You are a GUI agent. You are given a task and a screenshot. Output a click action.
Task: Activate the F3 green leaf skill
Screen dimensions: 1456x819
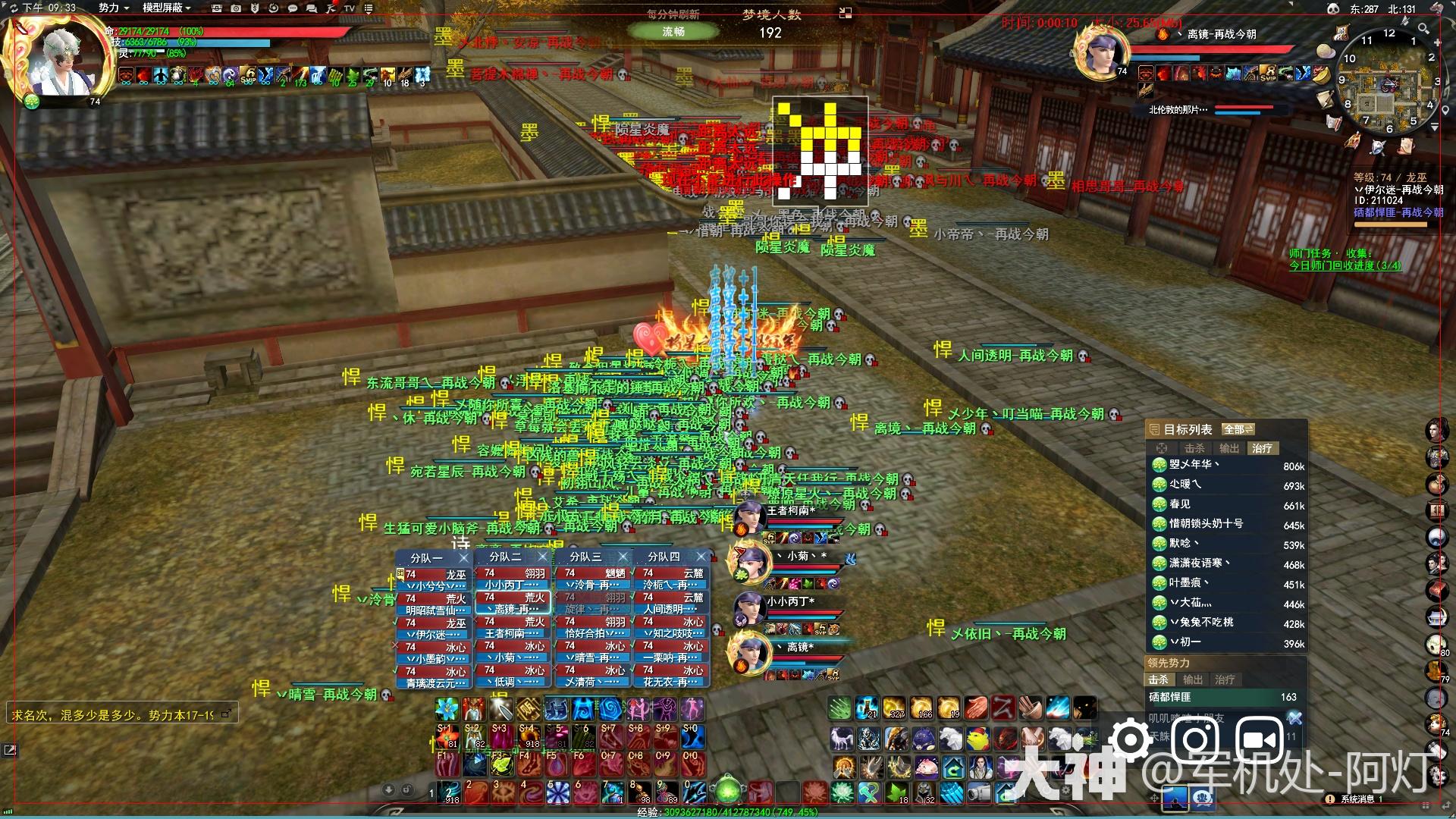[500, 762]
